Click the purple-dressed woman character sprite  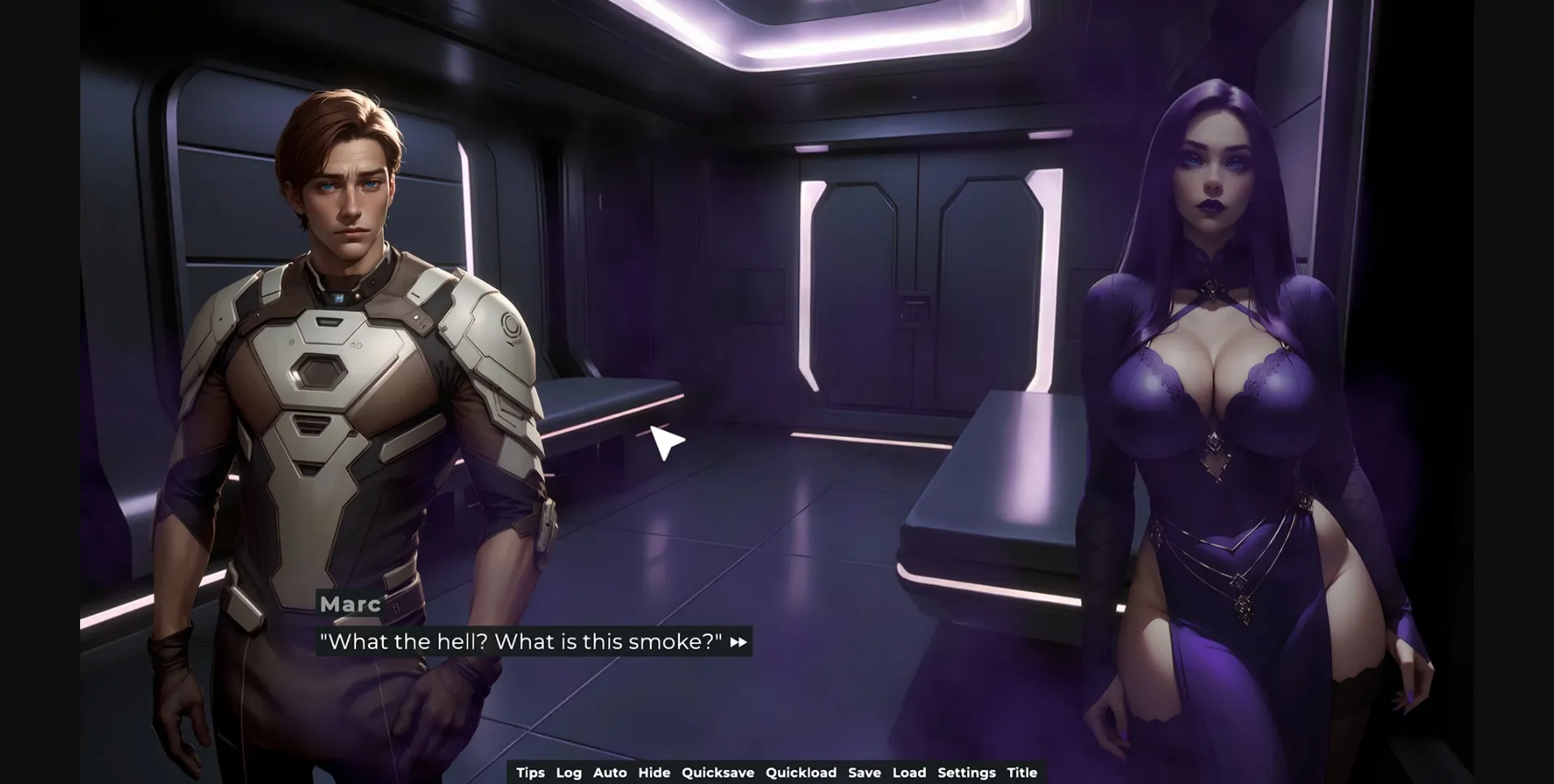pos(1214,405)
